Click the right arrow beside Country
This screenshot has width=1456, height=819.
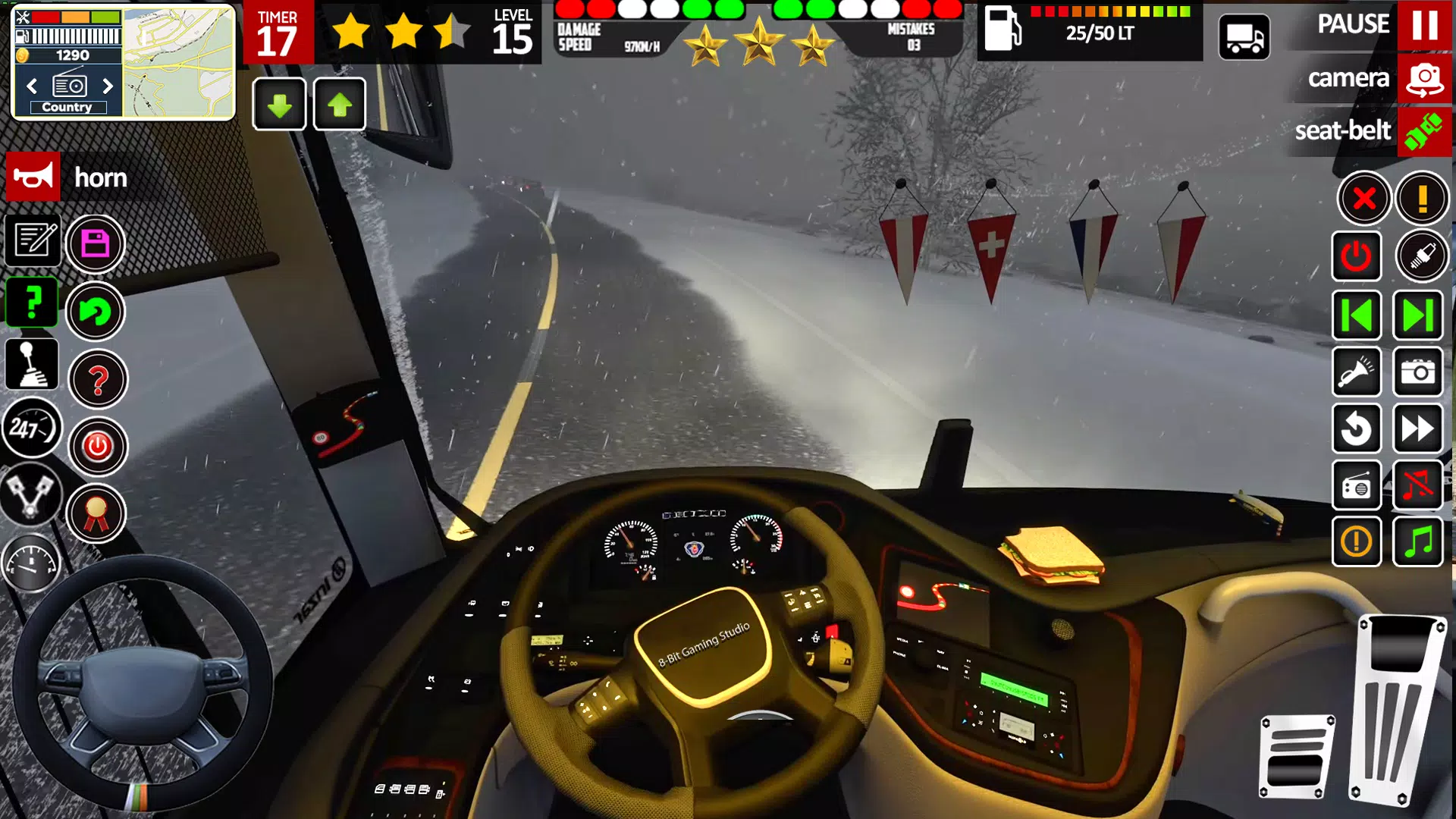click(107, 86)
